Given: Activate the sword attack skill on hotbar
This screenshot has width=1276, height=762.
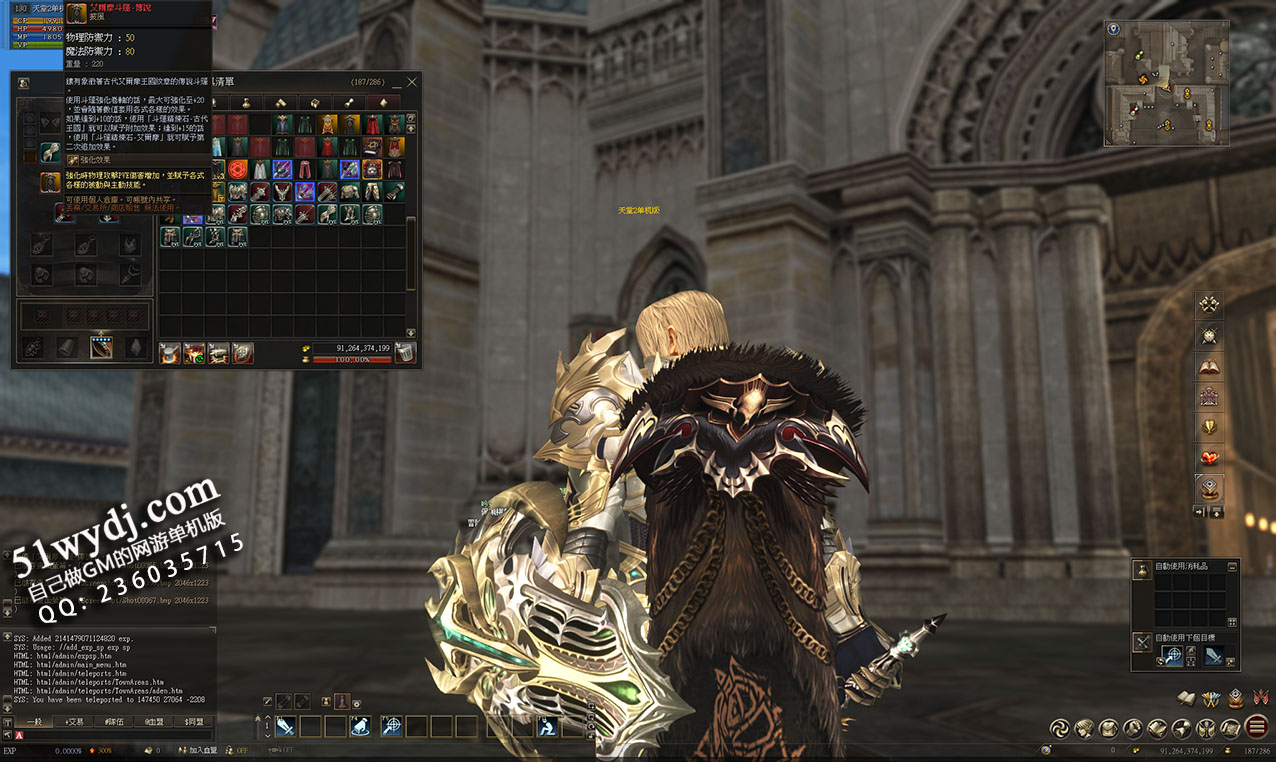Looking at the screenshot, I should click(x=285, y=727).
